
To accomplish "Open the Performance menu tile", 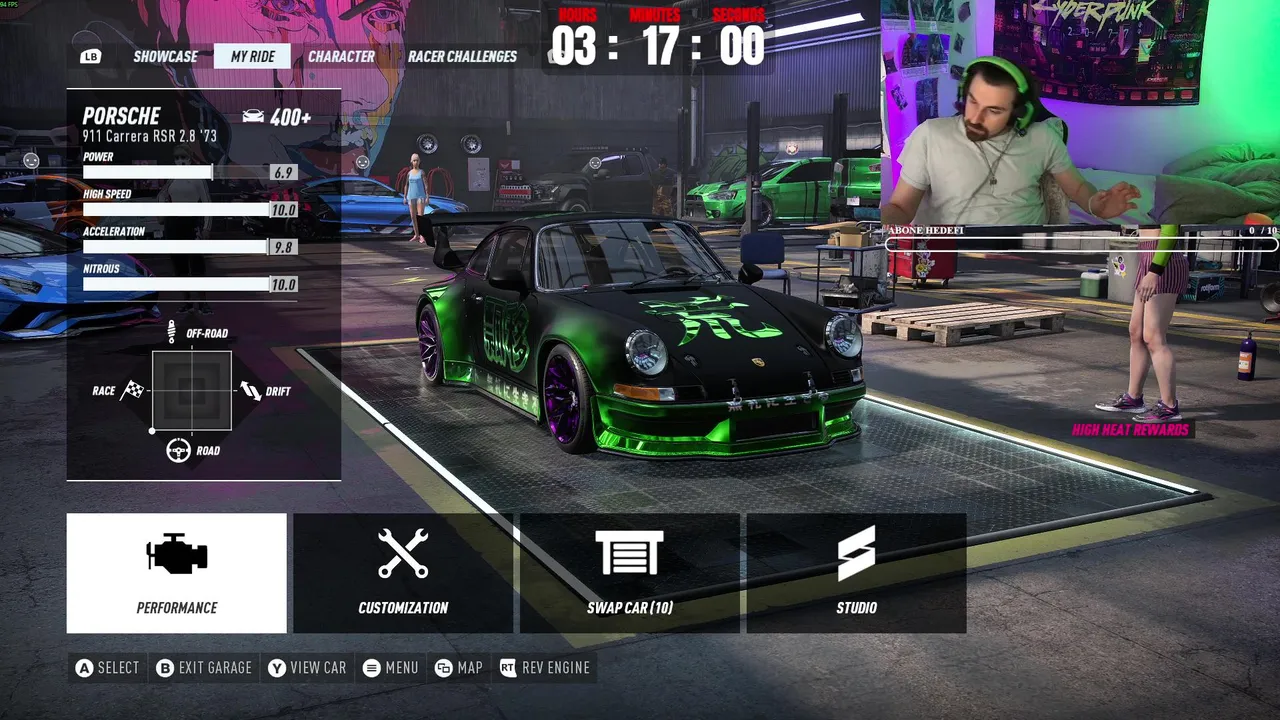I will 177,573.
